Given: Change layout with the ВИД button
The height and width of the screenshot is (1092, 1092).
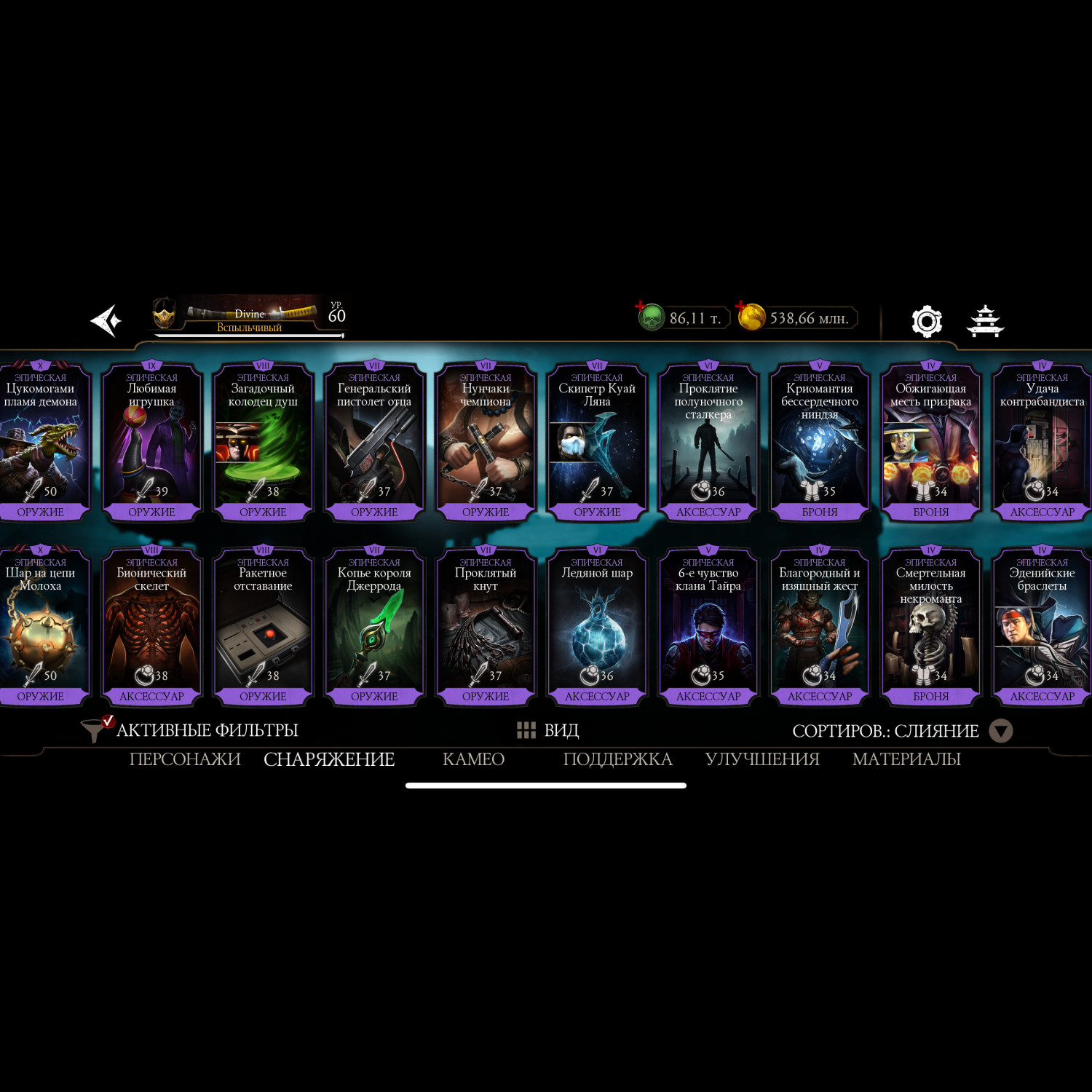Looking at the screenshot, I should click(547, 730).
